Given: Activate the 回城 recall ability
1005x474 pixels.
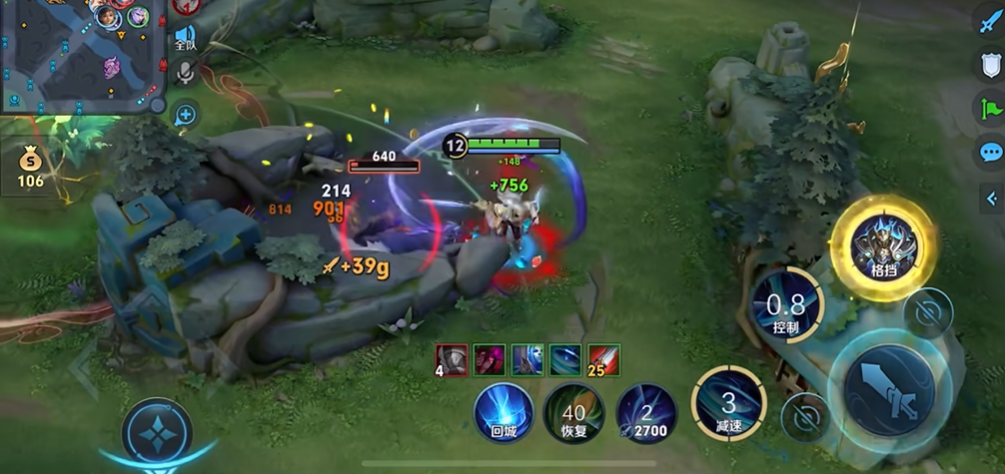Looking at the screenshot, I should click(503, 412).
